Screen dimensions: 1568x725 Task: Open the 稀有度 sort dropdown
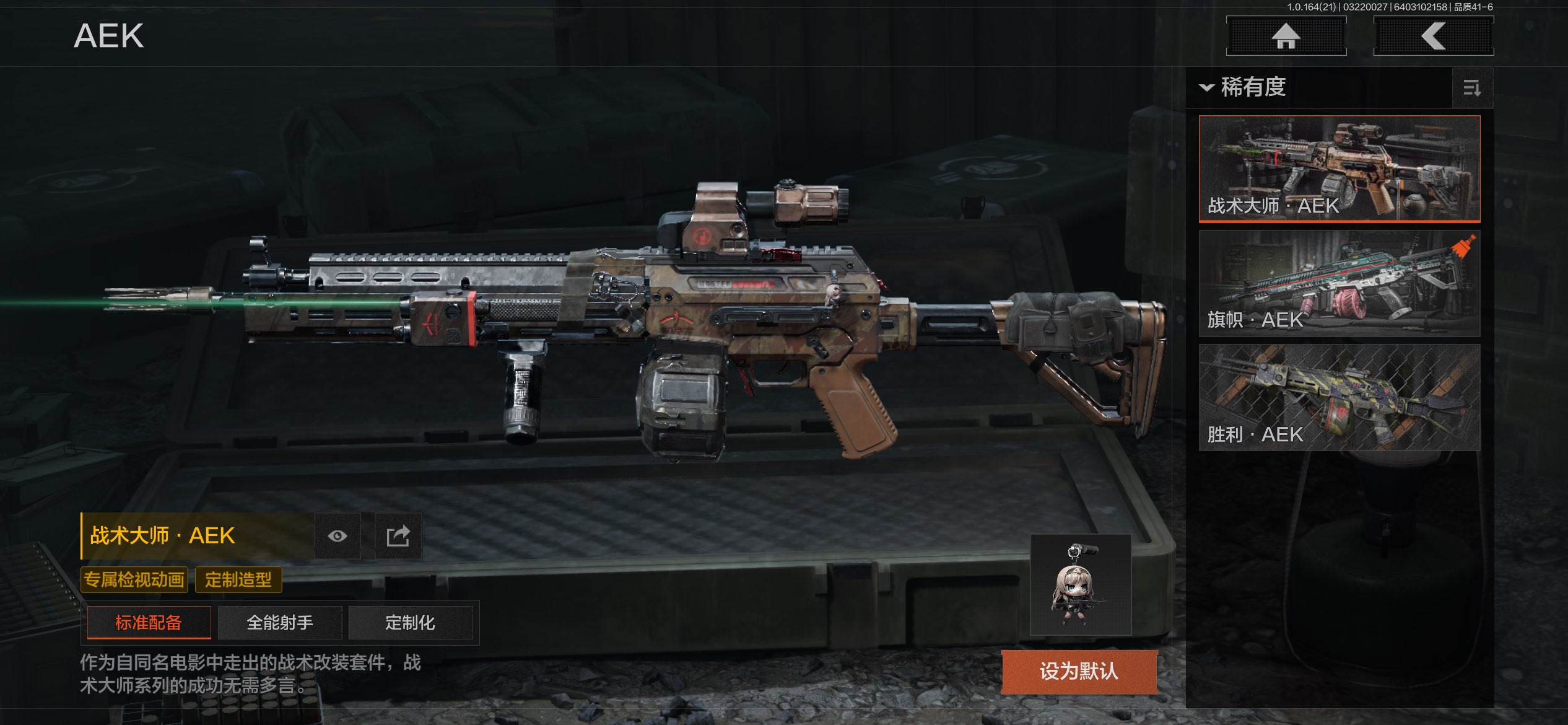[1244, 87]
